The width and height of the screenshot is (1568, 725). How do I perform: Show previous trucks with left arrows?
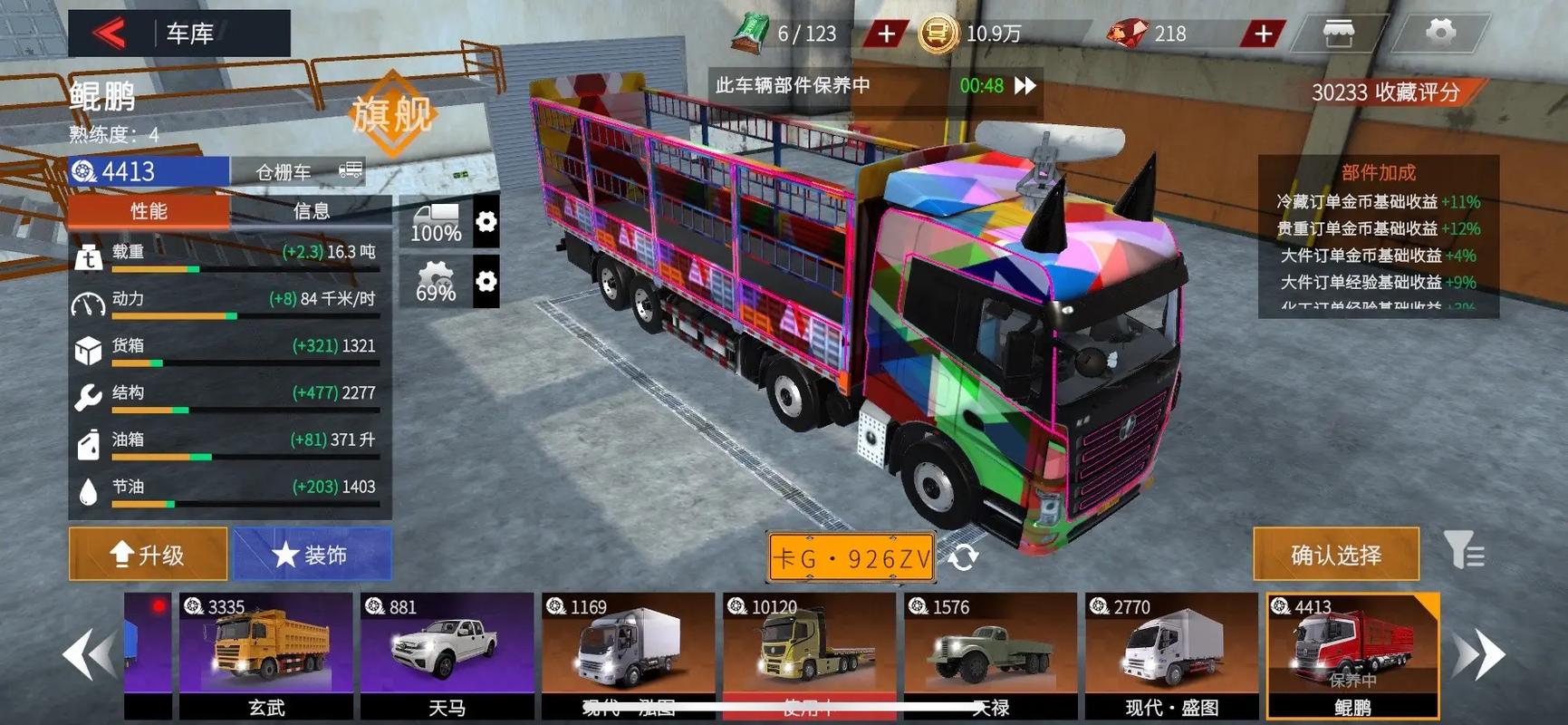pos(90,654)
